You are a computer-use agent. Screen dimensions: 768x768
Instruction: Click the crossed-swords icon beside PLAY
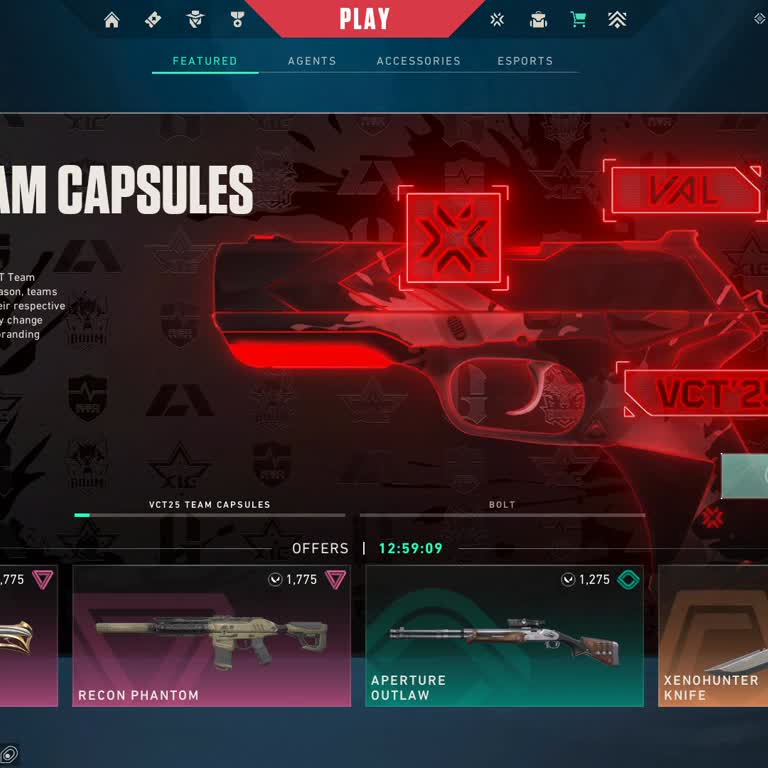tap(497, 20)
